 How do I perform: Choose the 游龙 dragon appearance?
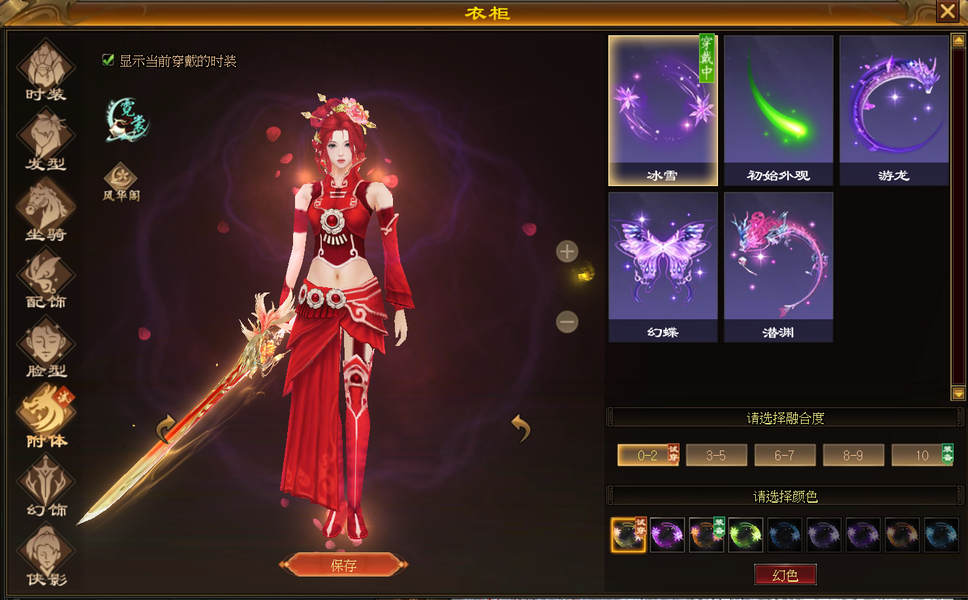click(x=893, y=110)
